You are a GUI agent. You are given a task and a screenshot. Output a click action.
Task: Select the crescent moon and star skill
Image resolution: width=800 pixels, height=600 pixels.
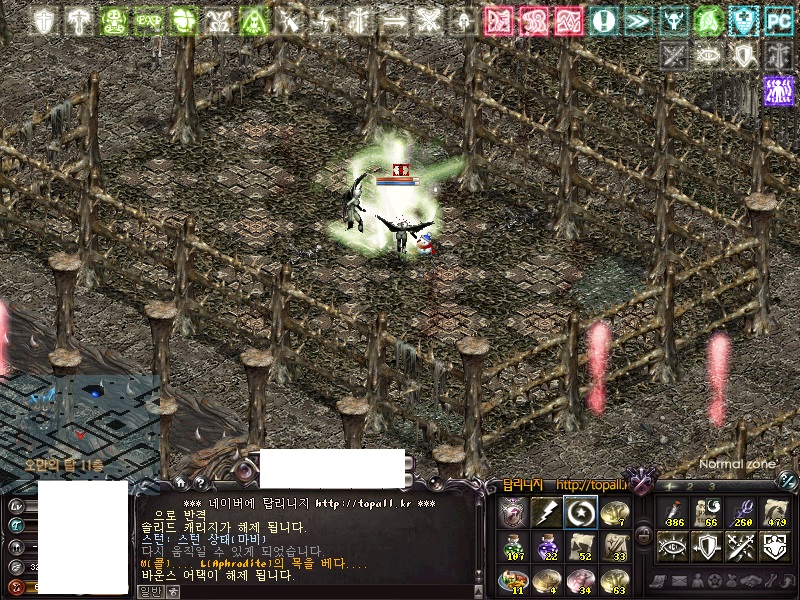tap(580, 513)
